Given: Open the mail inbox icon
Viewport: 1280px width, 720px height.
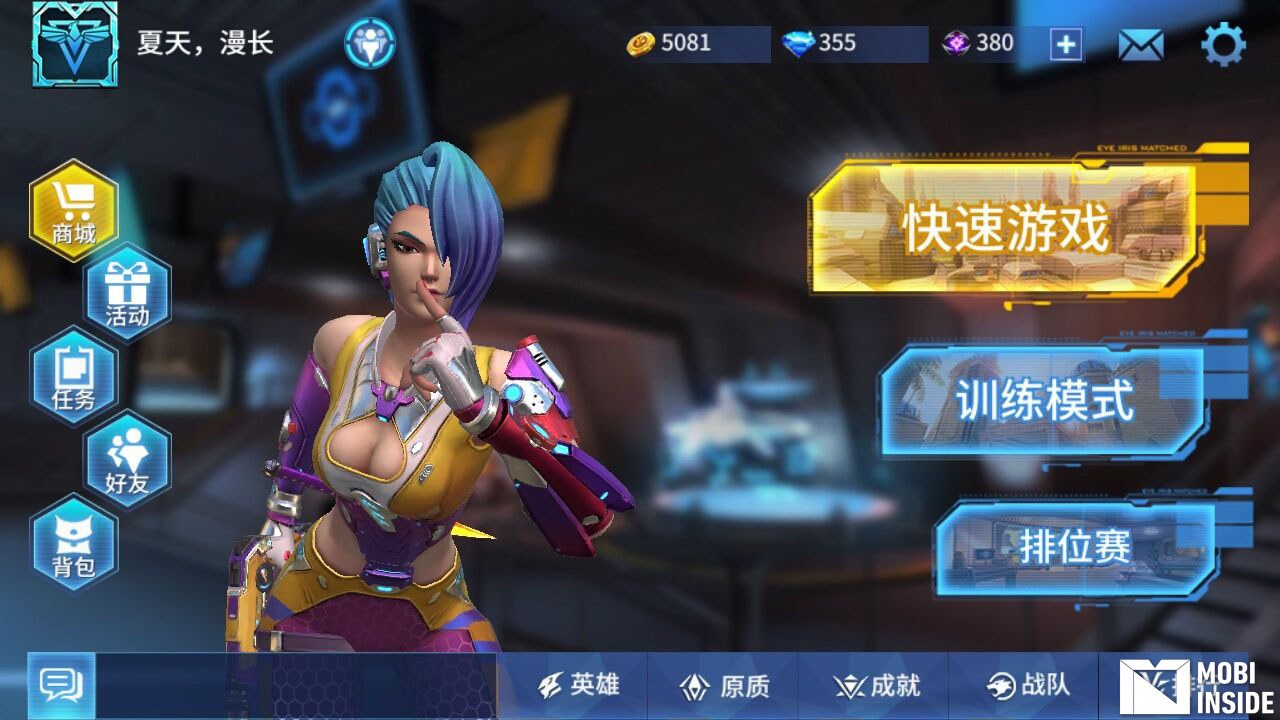Looking at the screenshot, I should pos(1140,42).
